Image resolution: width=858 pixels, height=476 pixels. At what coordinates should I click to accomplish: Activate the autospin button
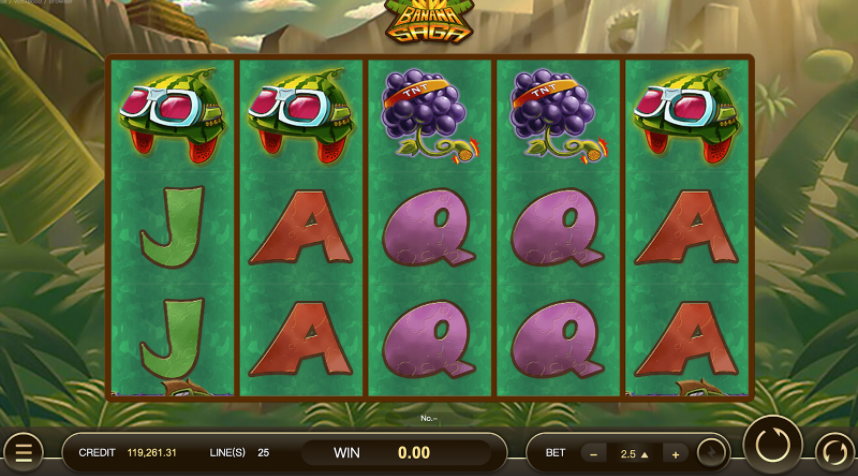[835, 452]
